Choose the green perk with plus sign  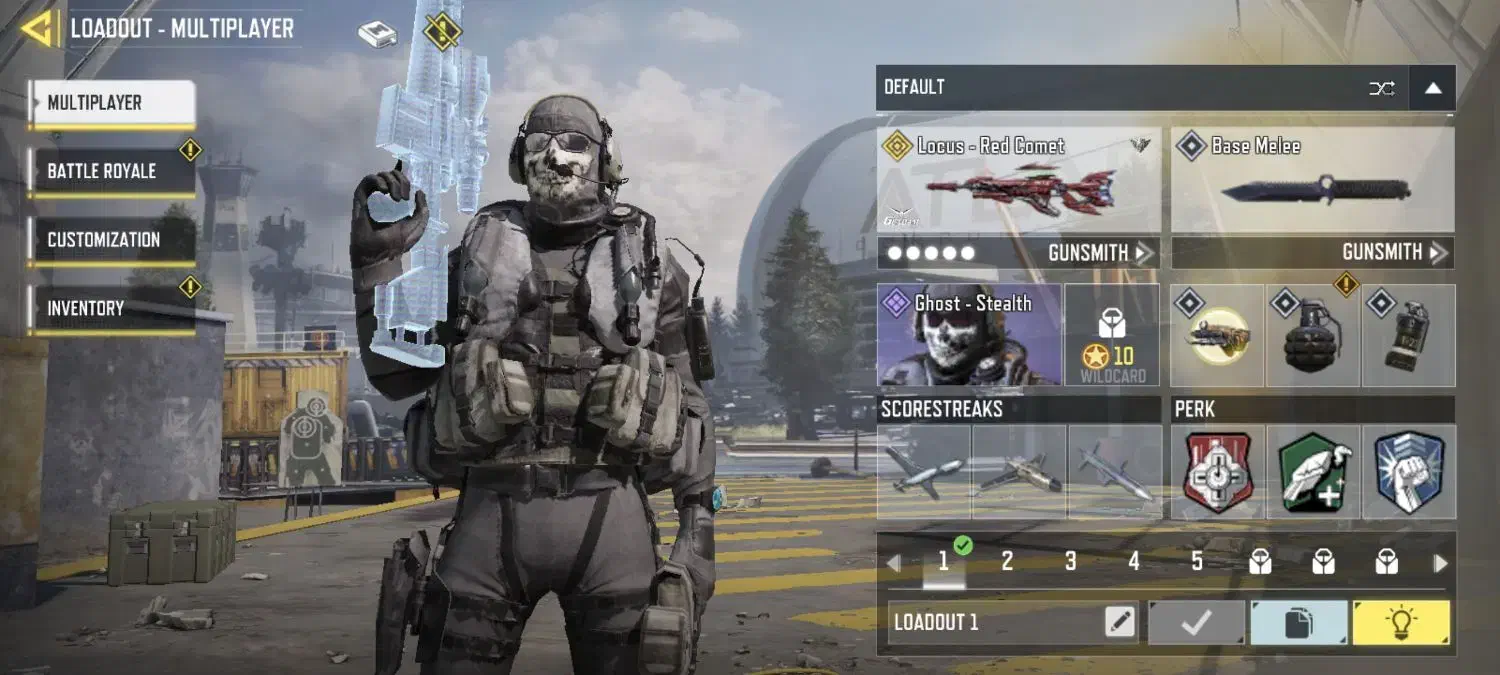click(x=1313, y=472)
